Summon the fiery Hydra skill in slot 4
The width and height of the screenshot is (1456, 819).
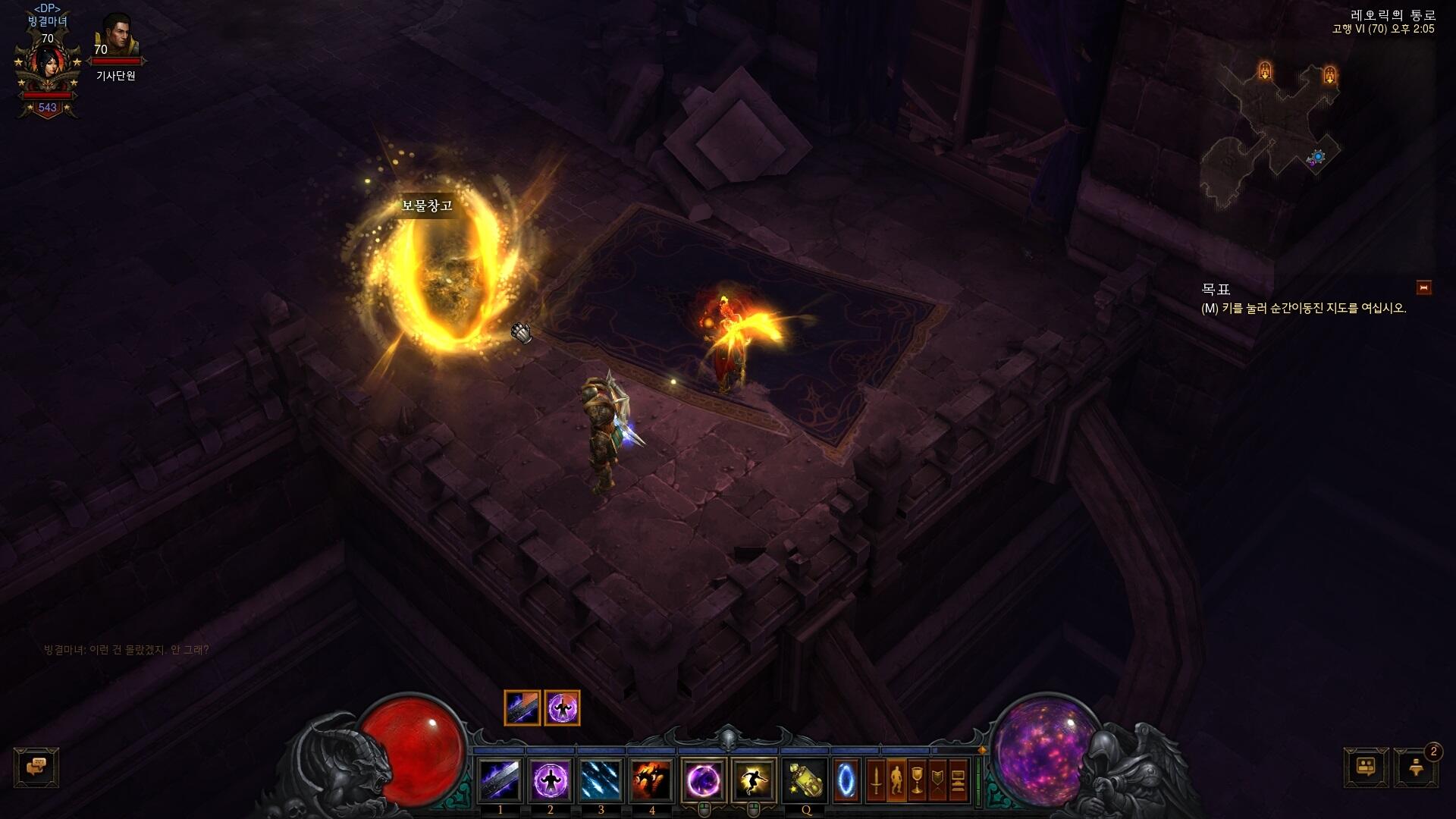click(651, 780)
